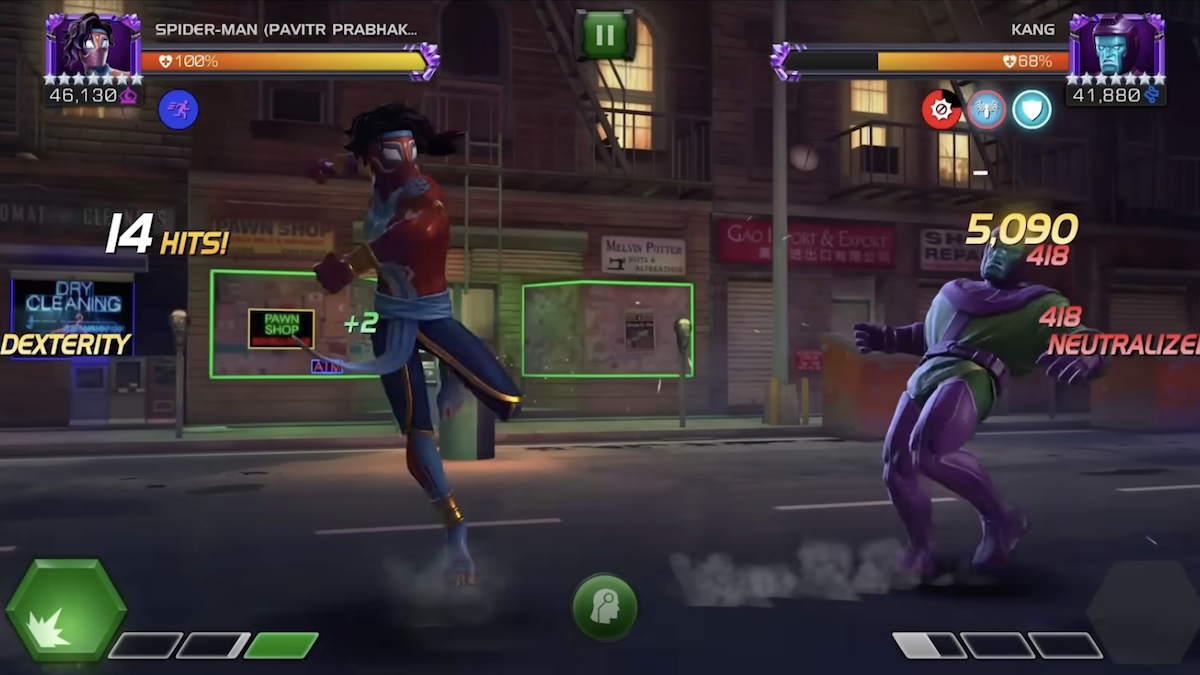Inspect Kang's red gear debuff icon
The image size is (1200, 675).
[941, 109]
